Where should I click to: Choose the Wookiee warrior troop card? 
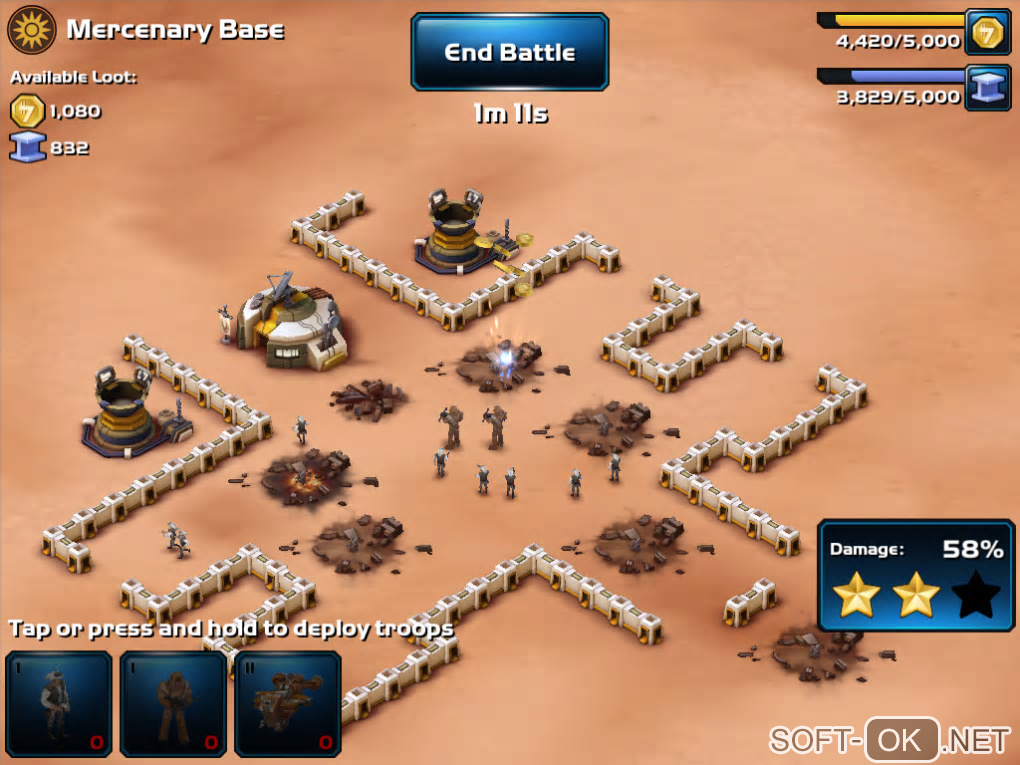click(x=173, y=703)
